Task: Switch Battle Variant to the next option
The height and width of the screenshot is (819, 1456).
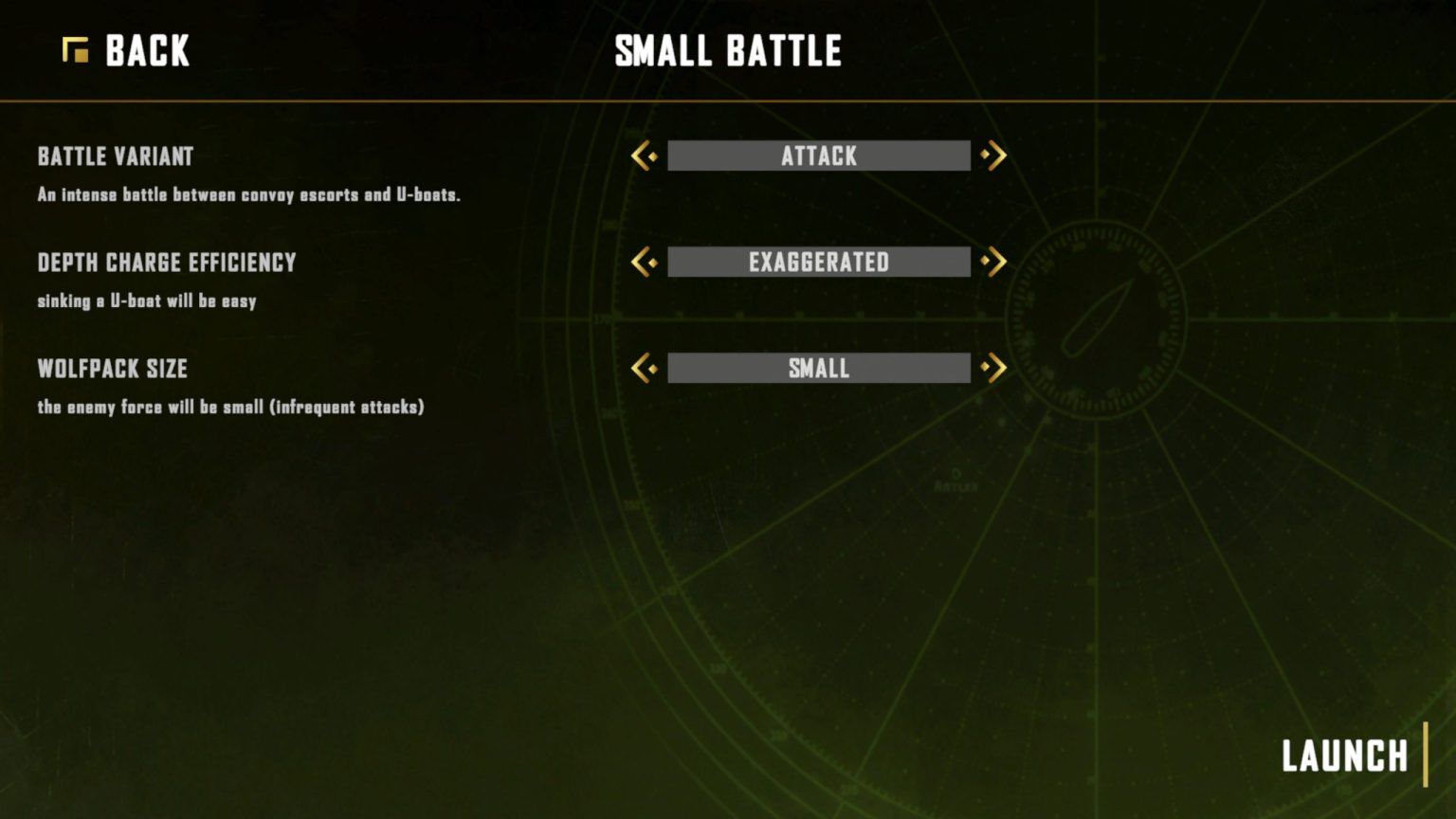Action: pyautogui.click(x=993, y=155)
